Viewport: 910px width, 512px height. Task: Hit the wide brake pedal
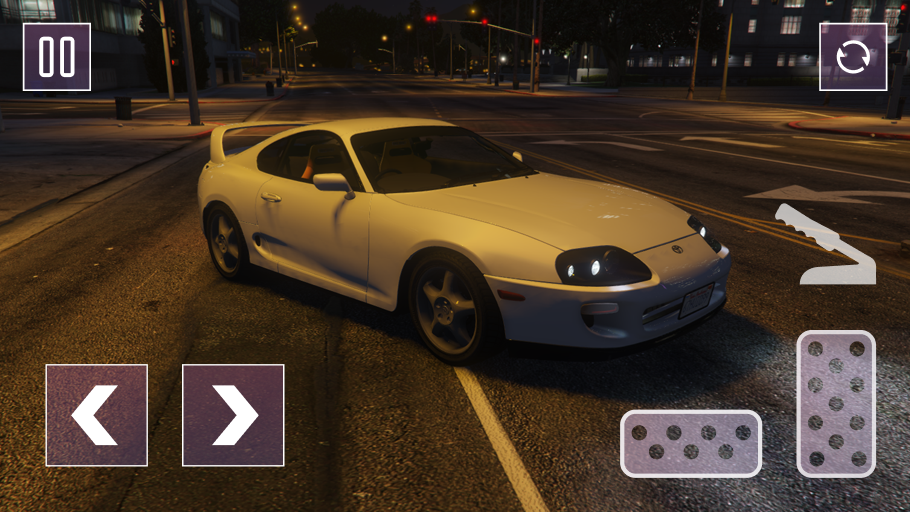pos(691,443)
